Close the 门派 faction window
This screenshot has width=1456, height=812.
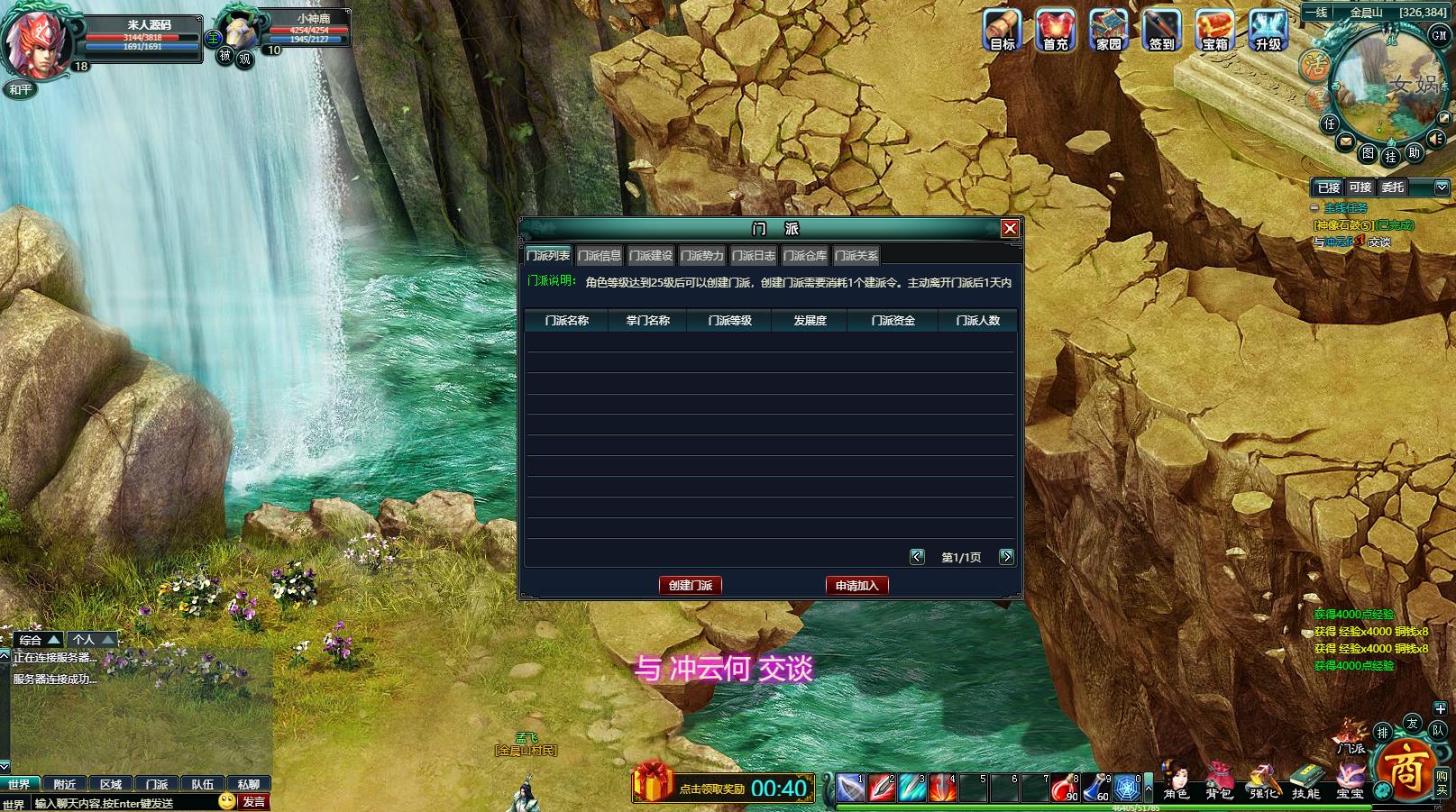click(1010, 229)
